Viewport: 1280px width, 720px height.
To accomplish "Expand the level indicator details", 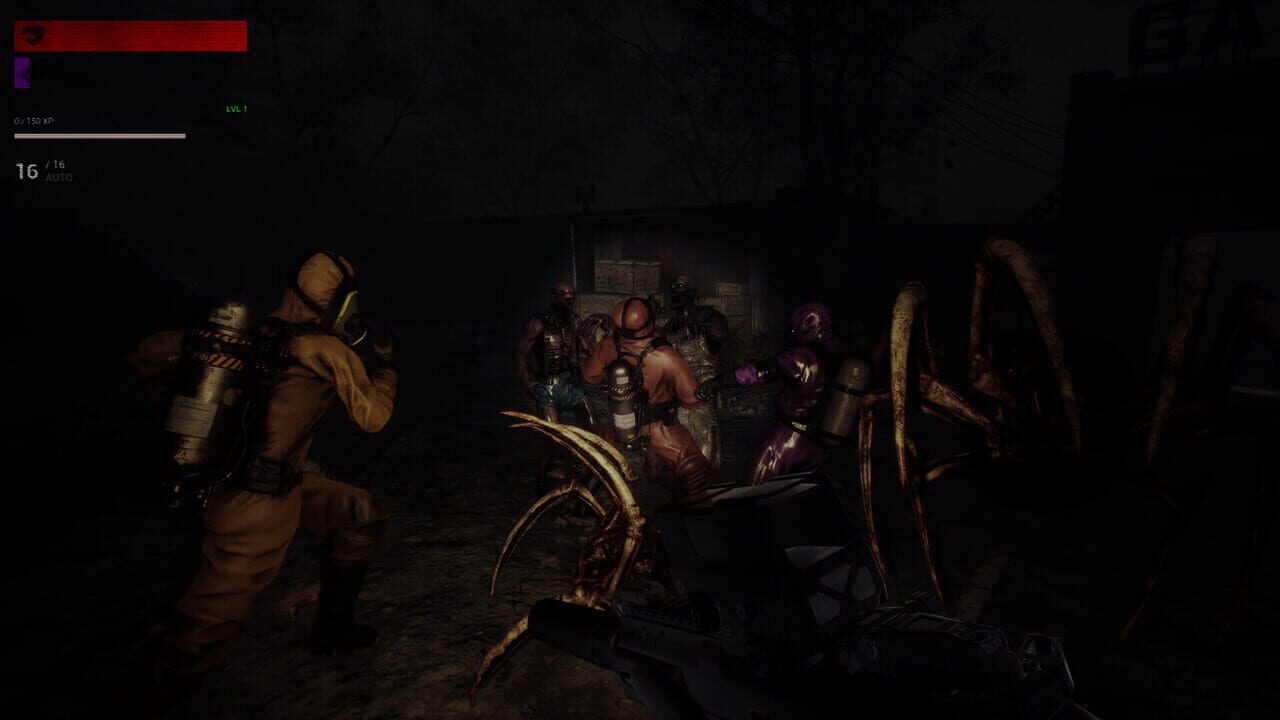I will (x=237, y=110).
